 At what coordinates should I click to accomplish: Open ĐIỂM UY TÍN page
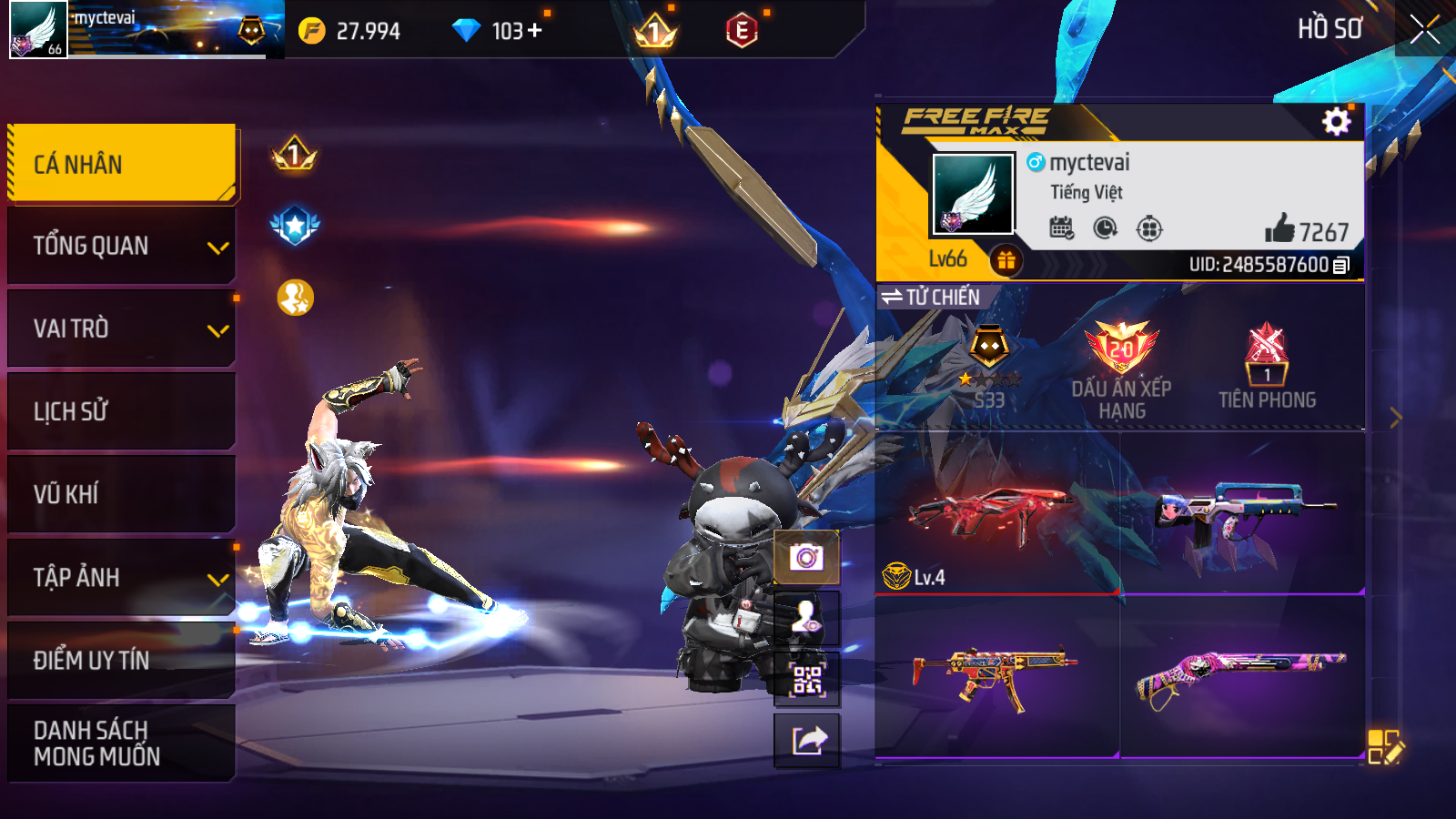click(122, 660)
